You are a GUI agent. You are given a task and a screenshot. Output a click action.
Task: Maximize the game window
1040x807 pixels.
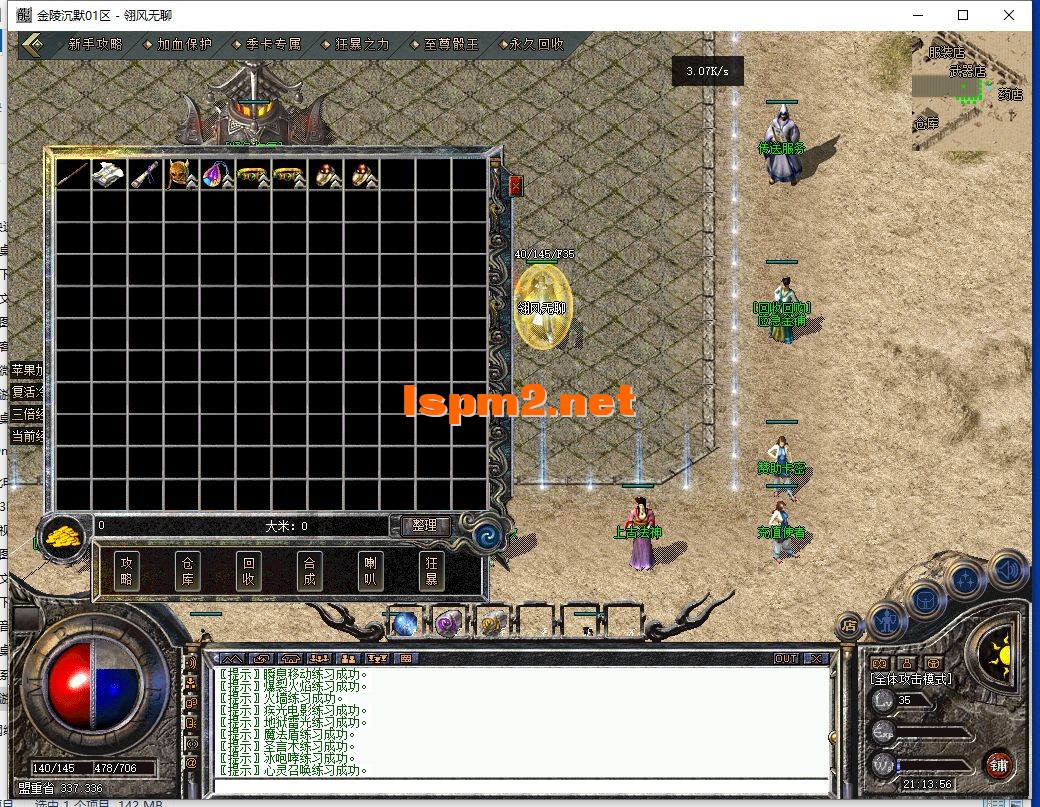963,15
